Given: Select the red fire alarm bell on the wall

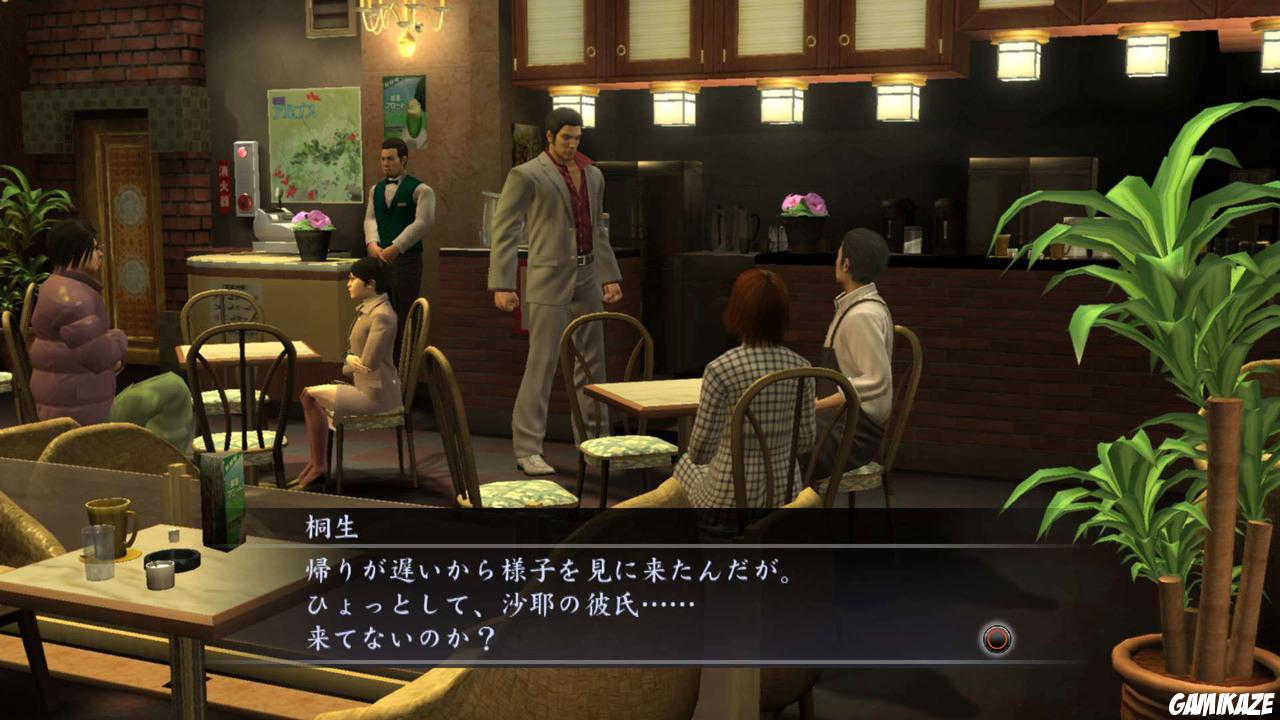Looking at the screenshot, I should (x=243, y=199).
